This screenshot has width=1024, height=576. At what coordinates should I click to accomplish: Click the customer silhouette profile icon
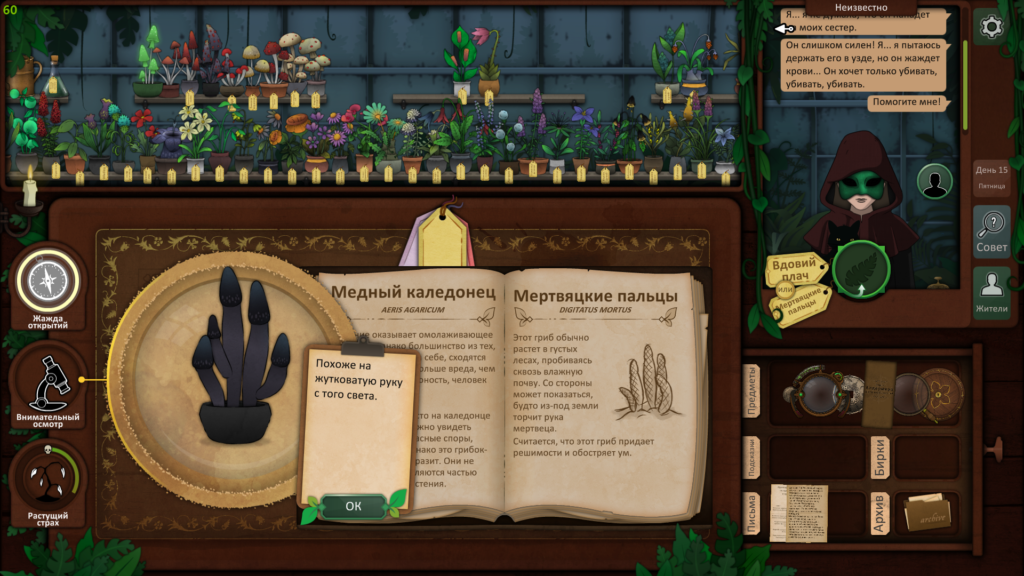coord(935,181)
